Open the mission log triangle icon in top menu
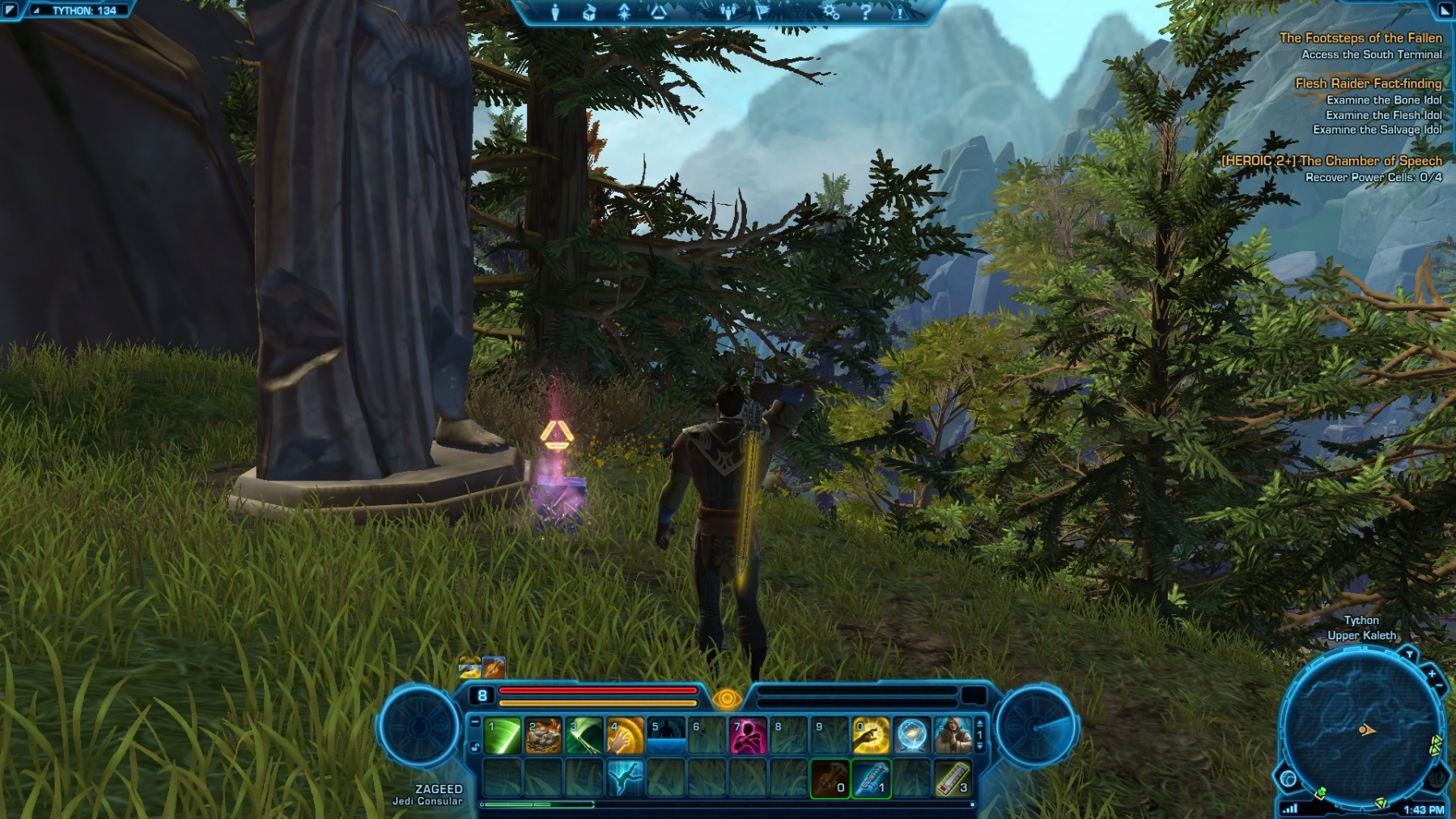1456x819 pixels. coord(658,12)
